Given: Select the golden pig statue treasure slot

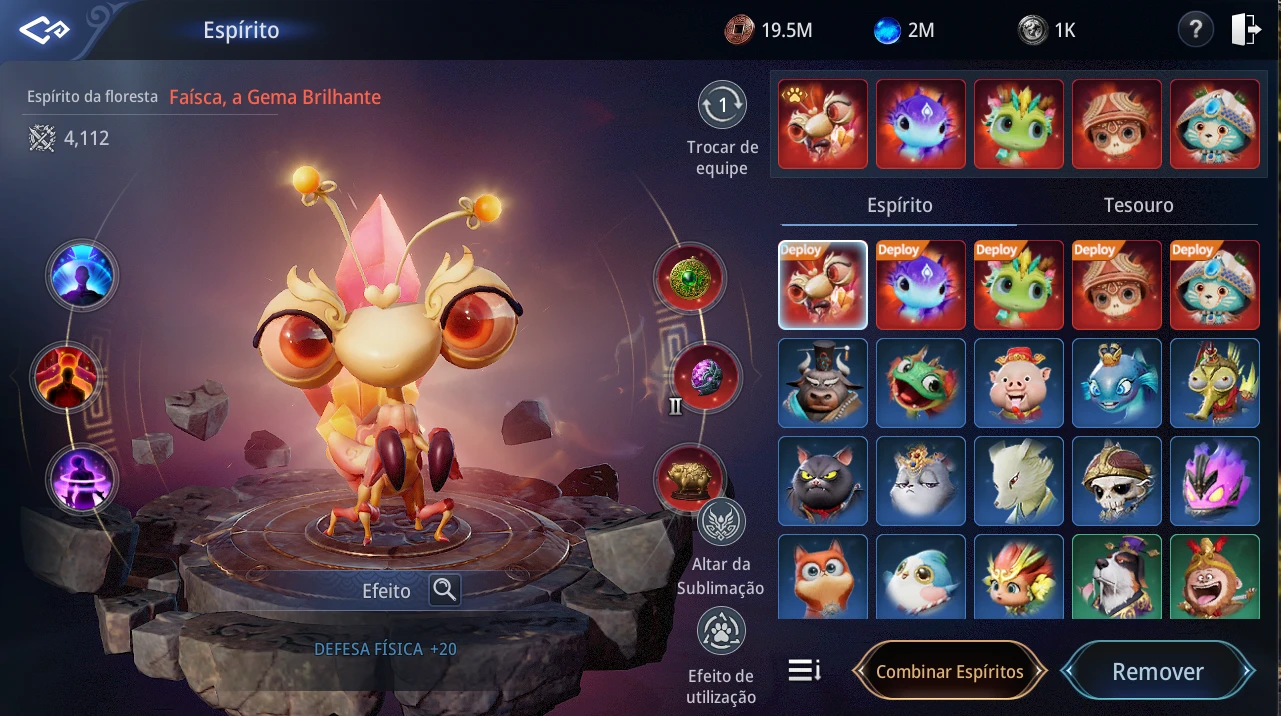Looking at the screenshot, I should pyautogui.click(x=690, y=478).
